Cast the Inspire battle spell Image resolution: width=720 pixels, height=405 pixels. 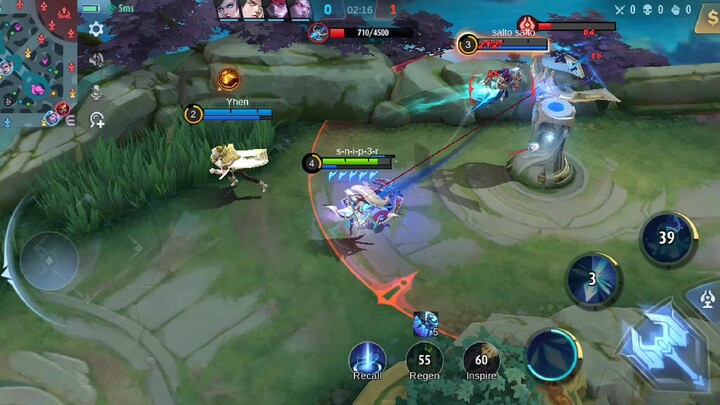tap(481, 357)
